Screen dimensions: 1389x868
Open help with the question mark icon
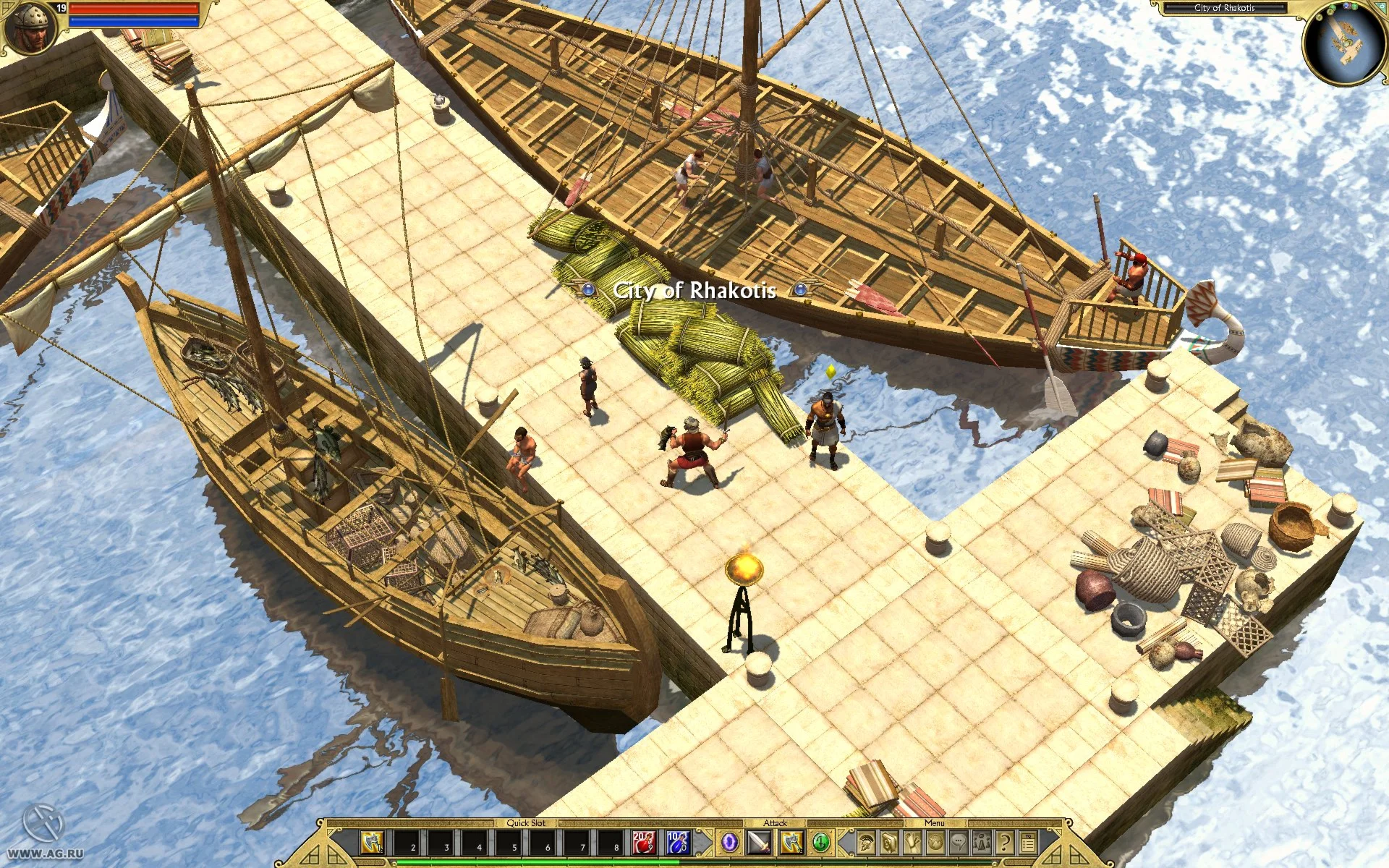point(1005,843)
